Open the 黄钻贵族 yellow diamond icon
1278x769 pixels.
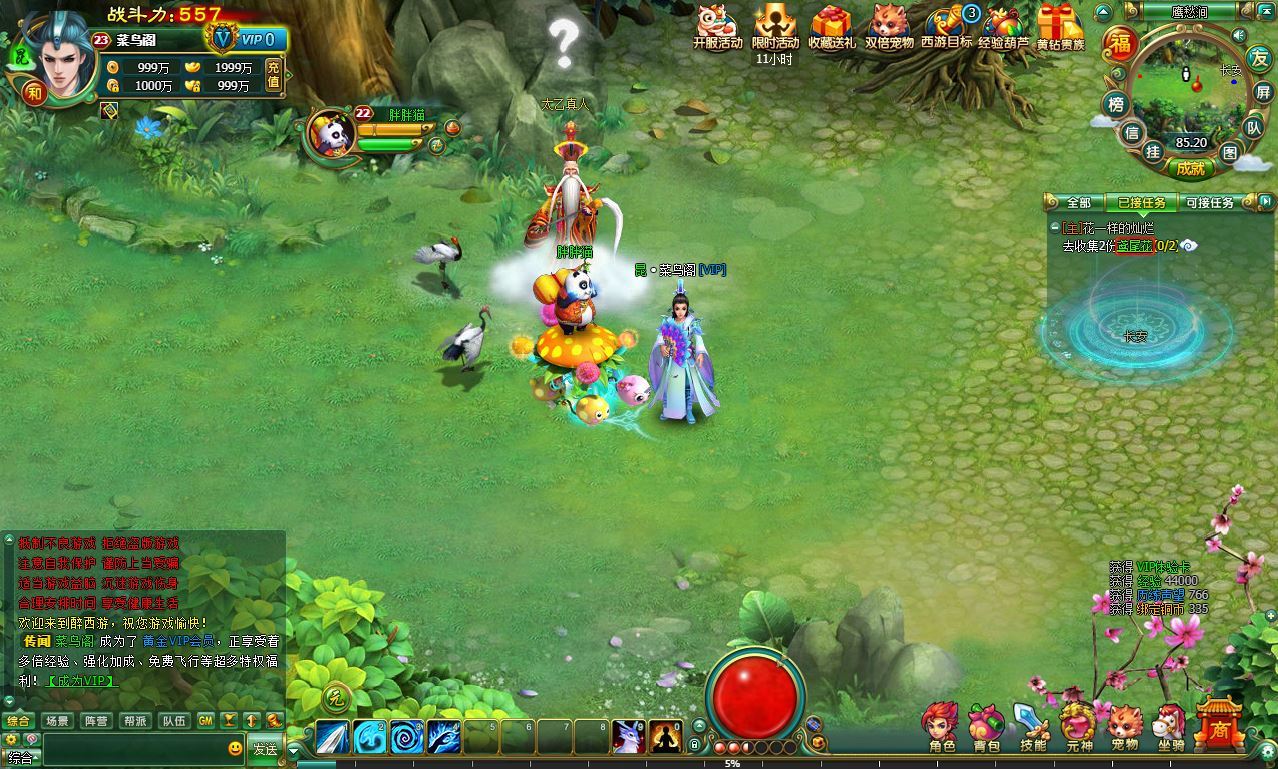(1060, 26)
